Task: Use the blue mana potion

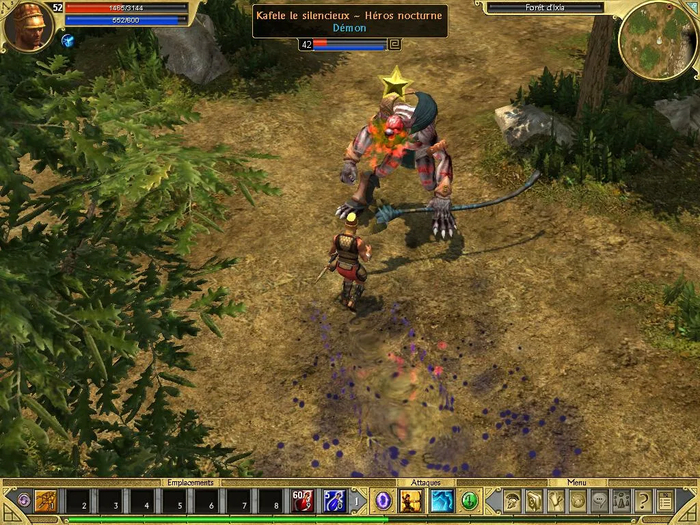Action: point(335,500)
